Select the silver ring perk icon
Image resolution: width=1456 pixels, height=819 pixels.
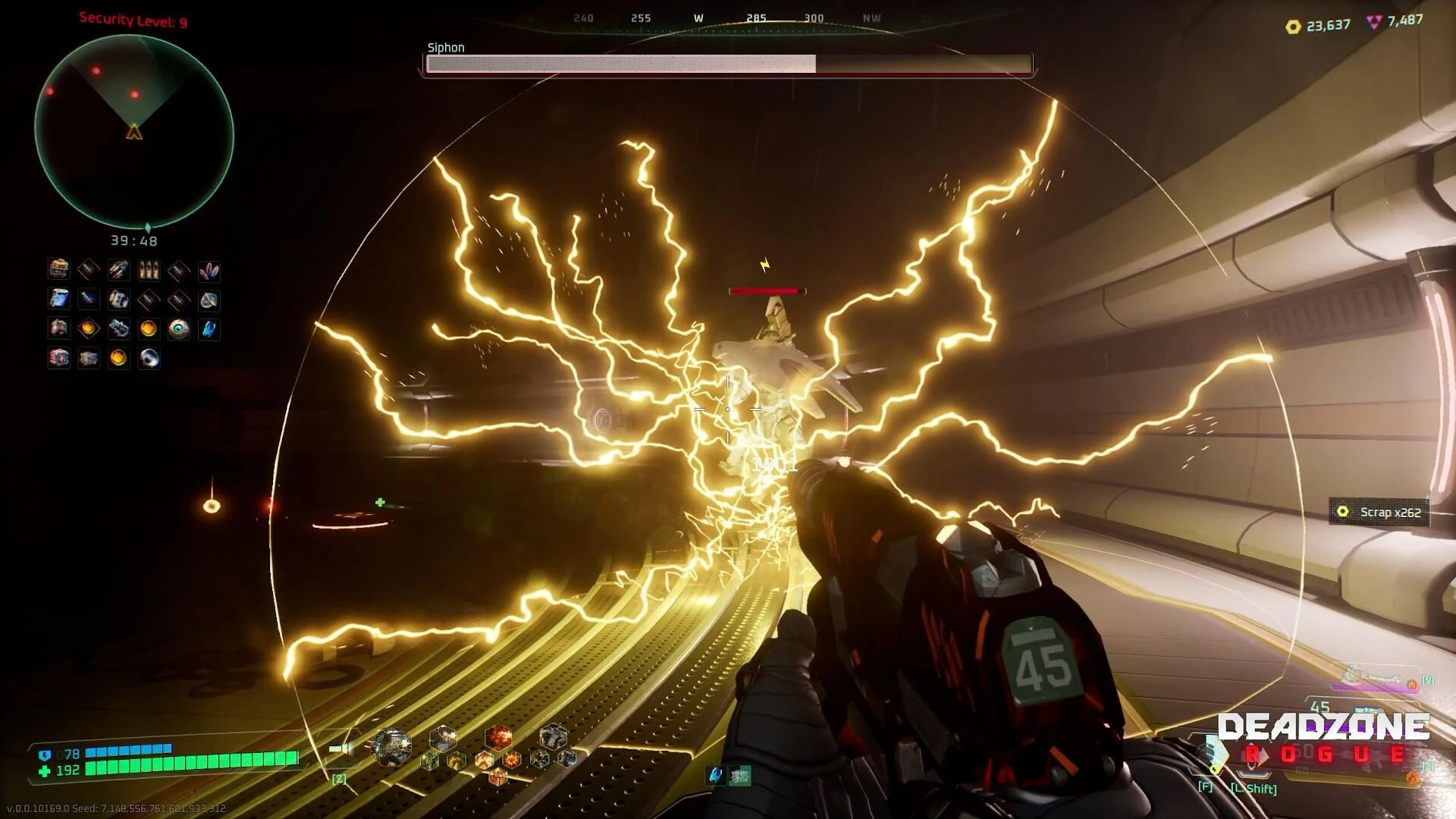click(149, 358)
